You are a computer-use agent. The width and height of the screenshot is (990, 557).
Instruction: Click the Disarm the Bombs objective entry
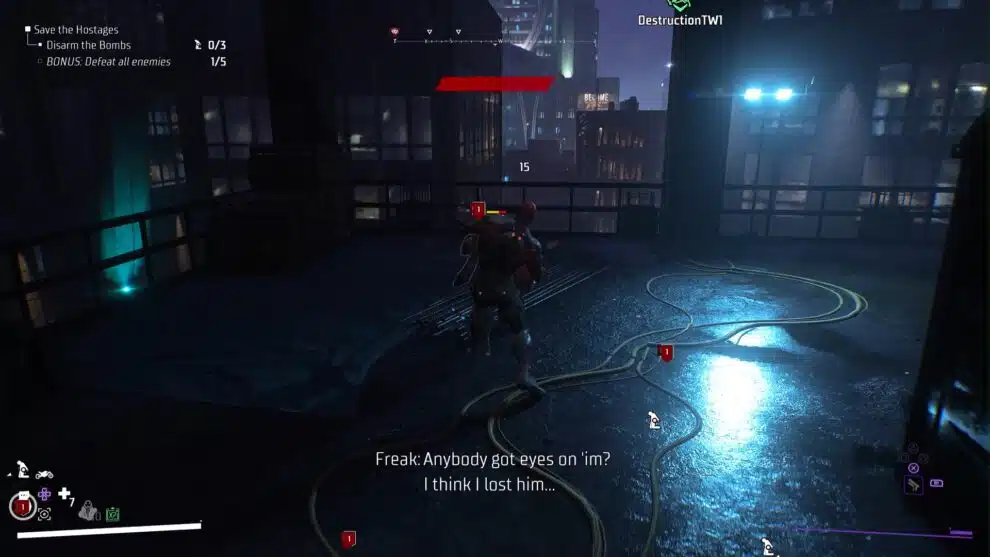[88, 45]
